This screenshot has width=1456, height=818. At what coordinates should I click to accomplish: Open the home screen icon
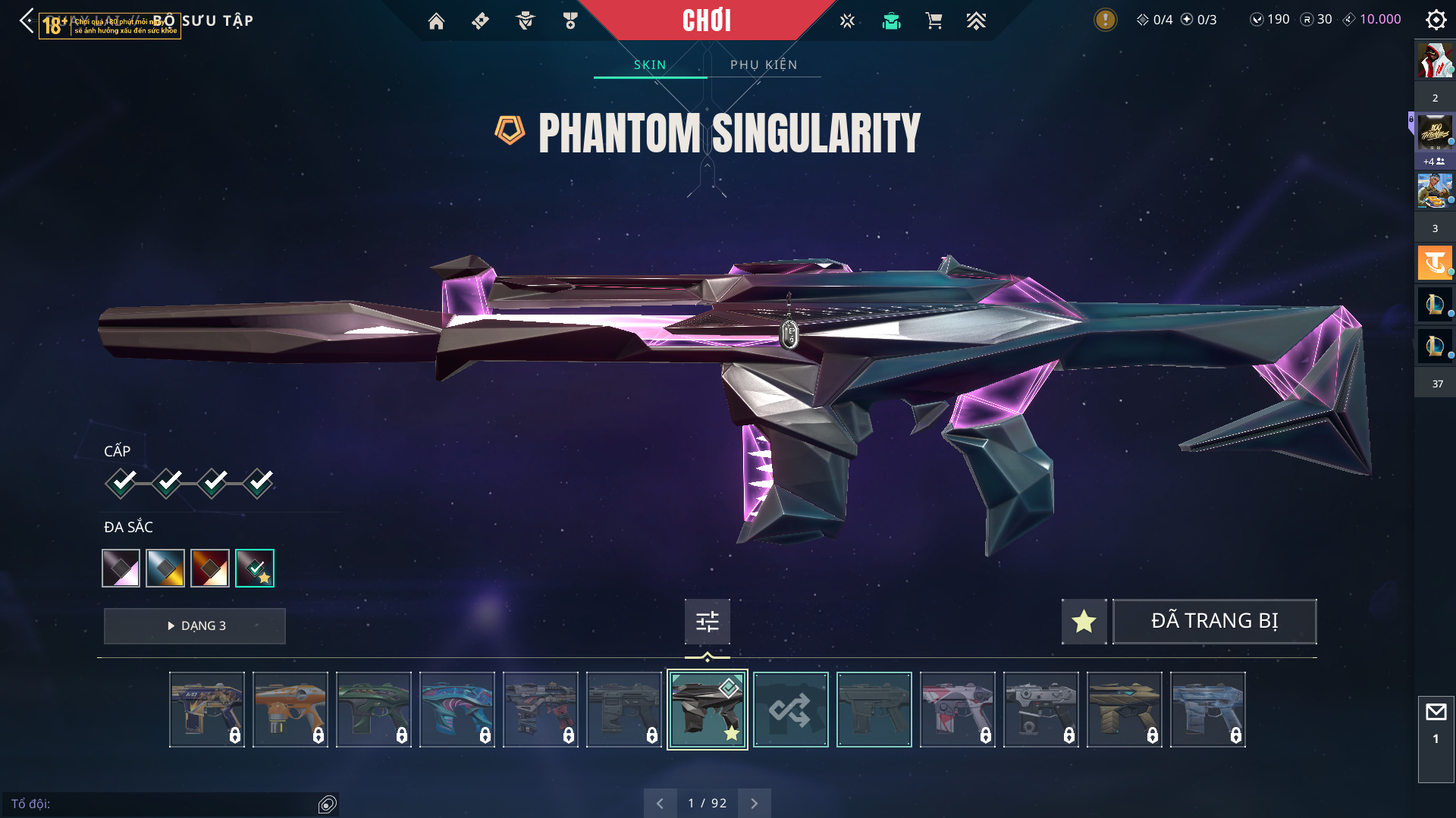pyautogui.click(x=436, y=21)
